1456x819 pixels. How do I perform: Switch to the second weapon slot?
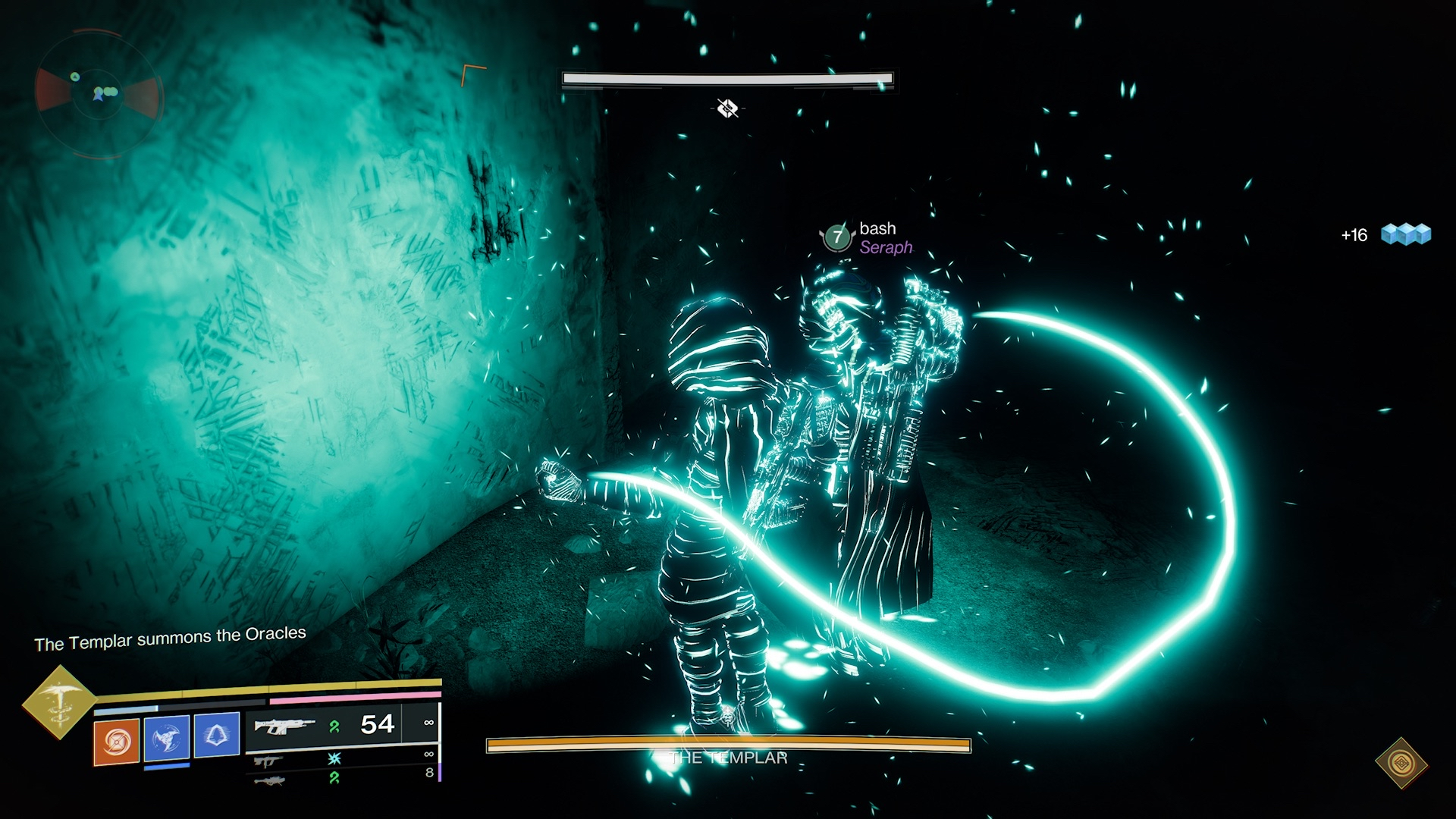pyautogui.click(x=268, y=761)
